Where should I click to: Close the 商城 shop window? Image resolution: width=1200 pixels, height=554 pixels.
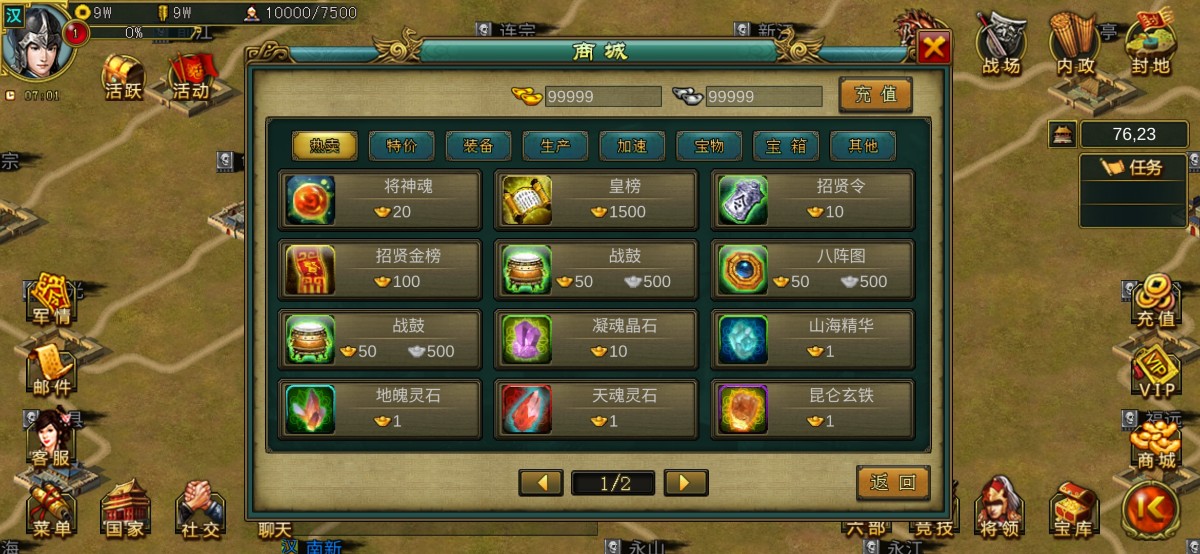[x=934, y=48]
